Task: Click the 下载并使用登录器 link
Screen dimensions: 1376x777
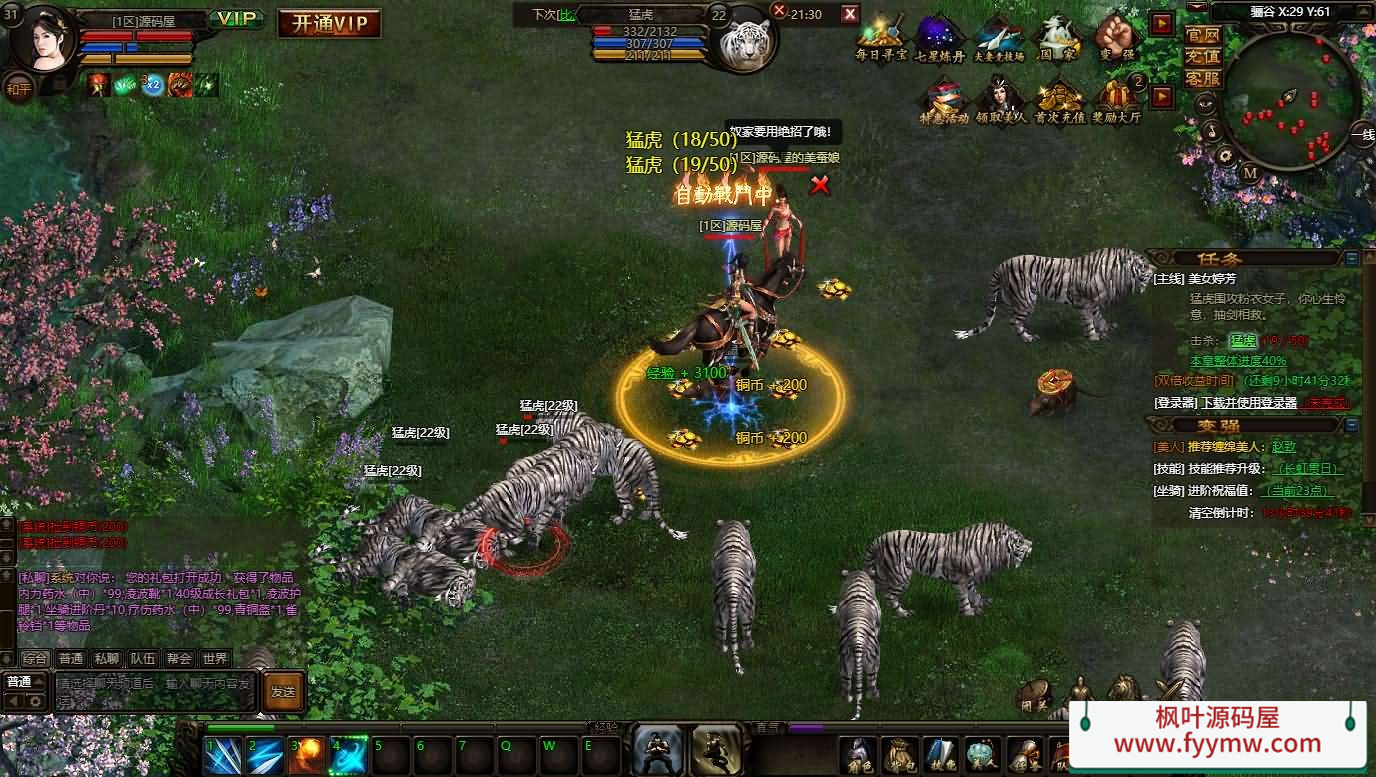Action: click(x=1249, y=403)
